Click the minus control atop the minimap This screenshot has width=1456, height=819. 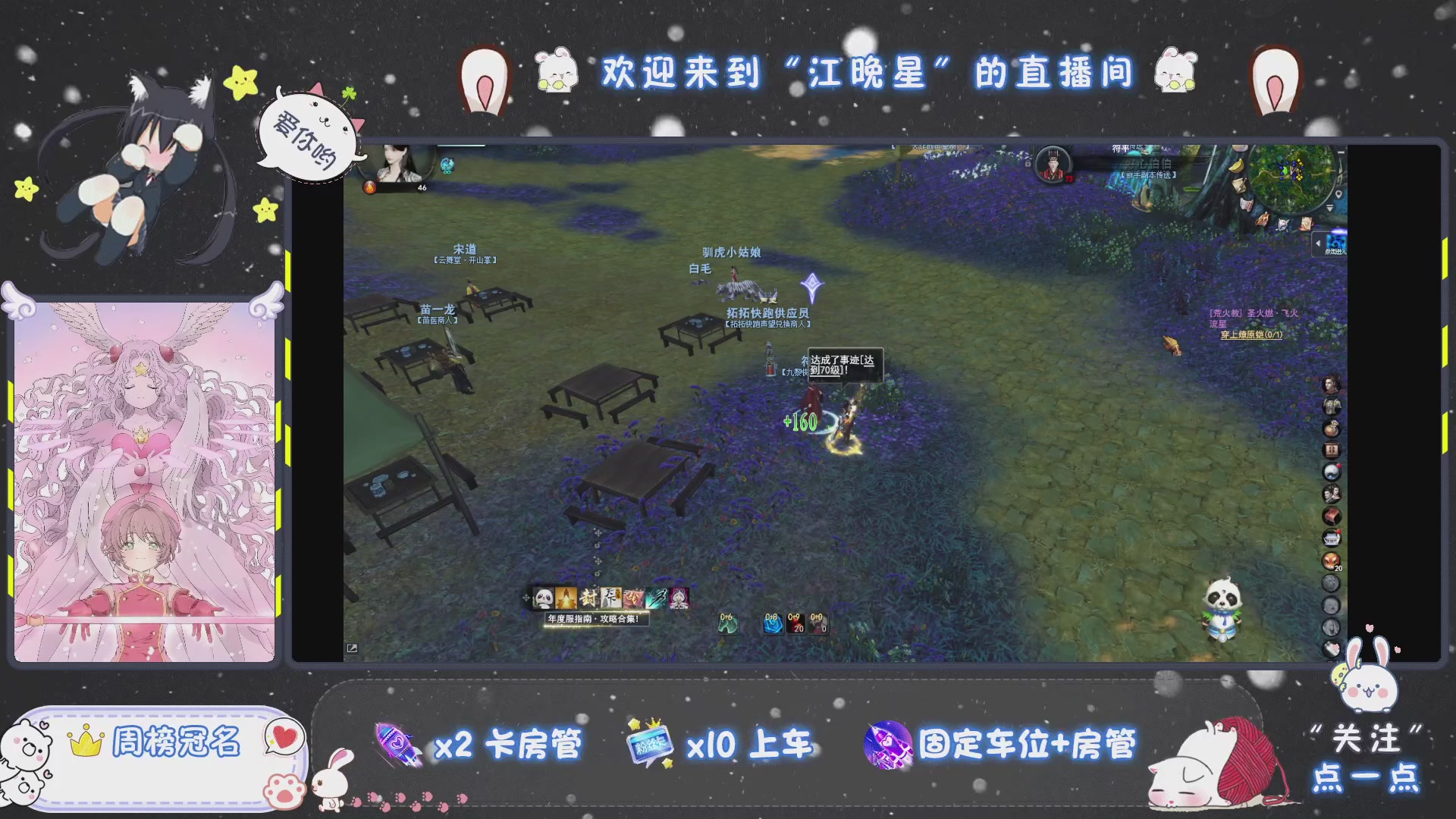pyautogui.click(x=1341, y=152)
